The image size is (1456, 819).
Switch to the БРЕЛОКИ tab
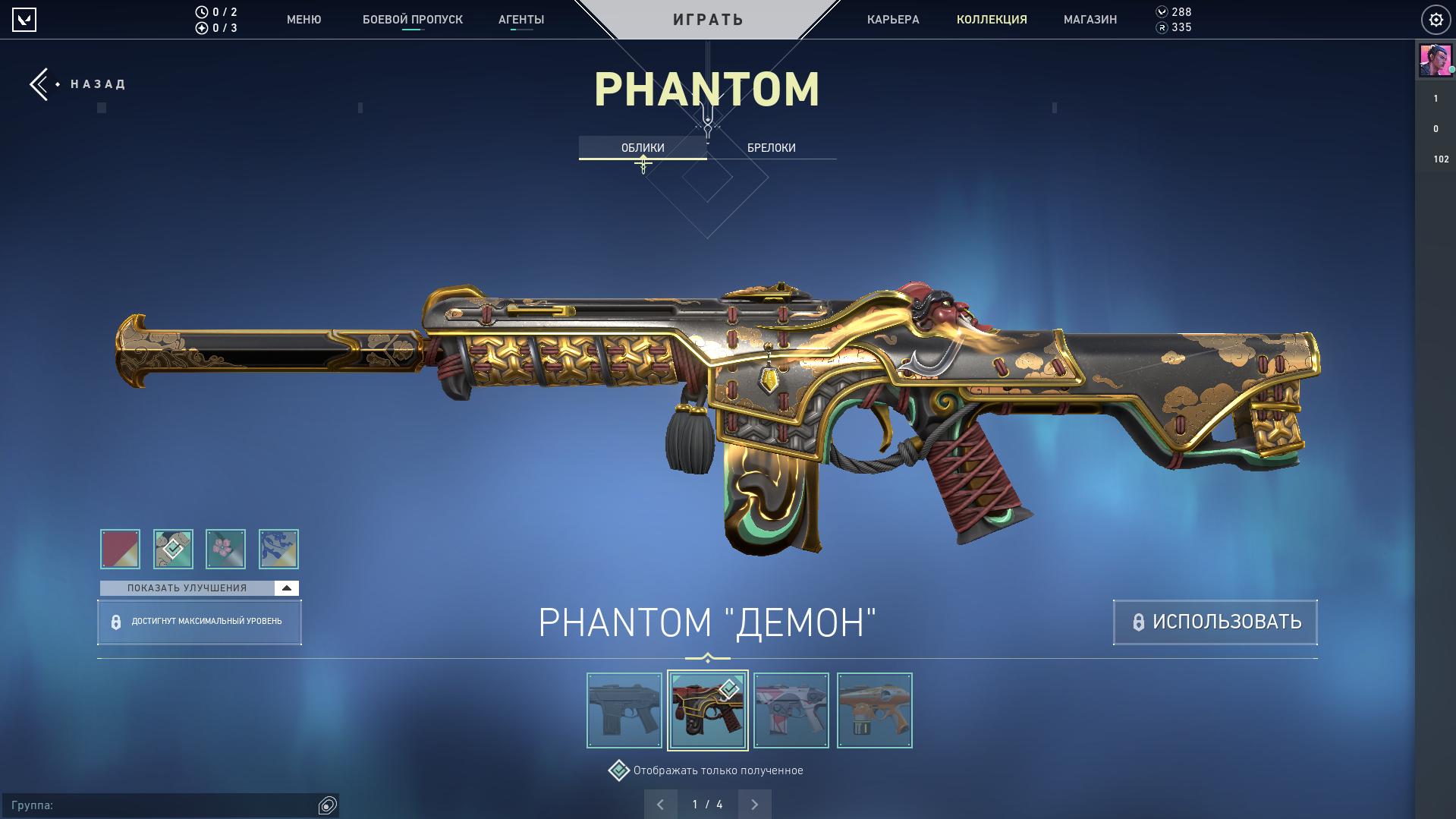pos(771,148)
